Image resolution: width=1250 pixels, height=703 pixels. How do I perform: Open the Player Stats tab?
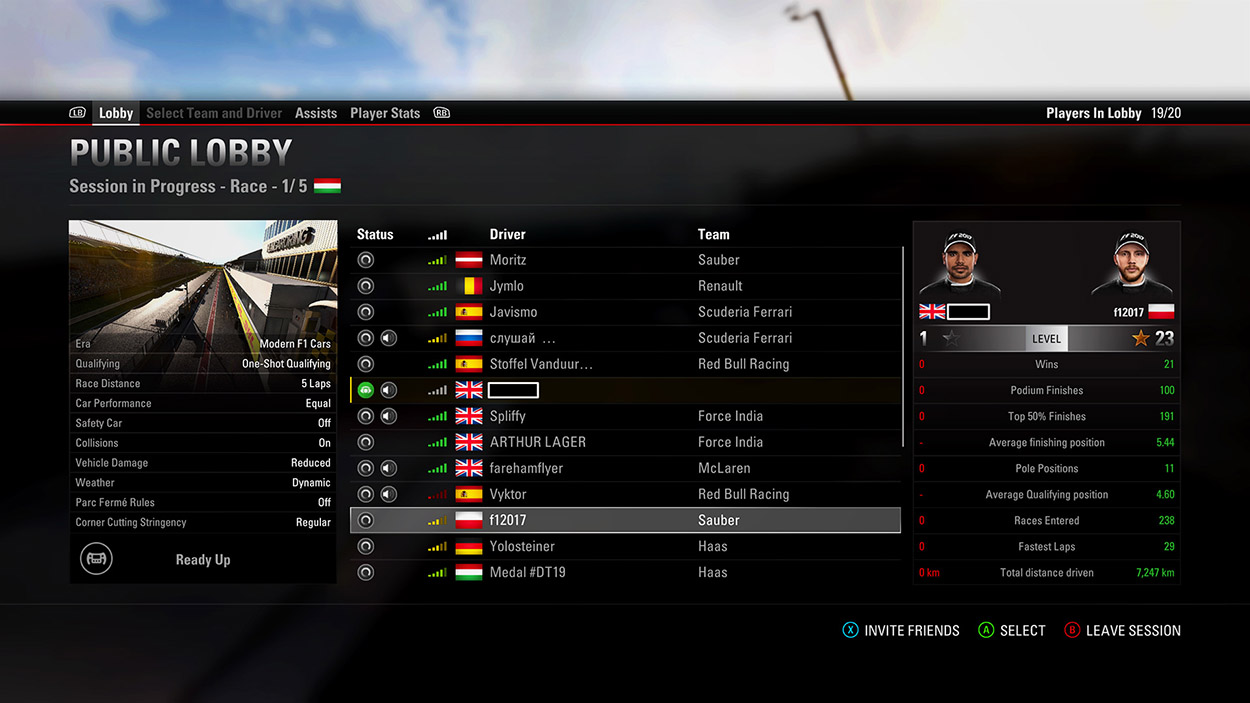pos(385,113)
